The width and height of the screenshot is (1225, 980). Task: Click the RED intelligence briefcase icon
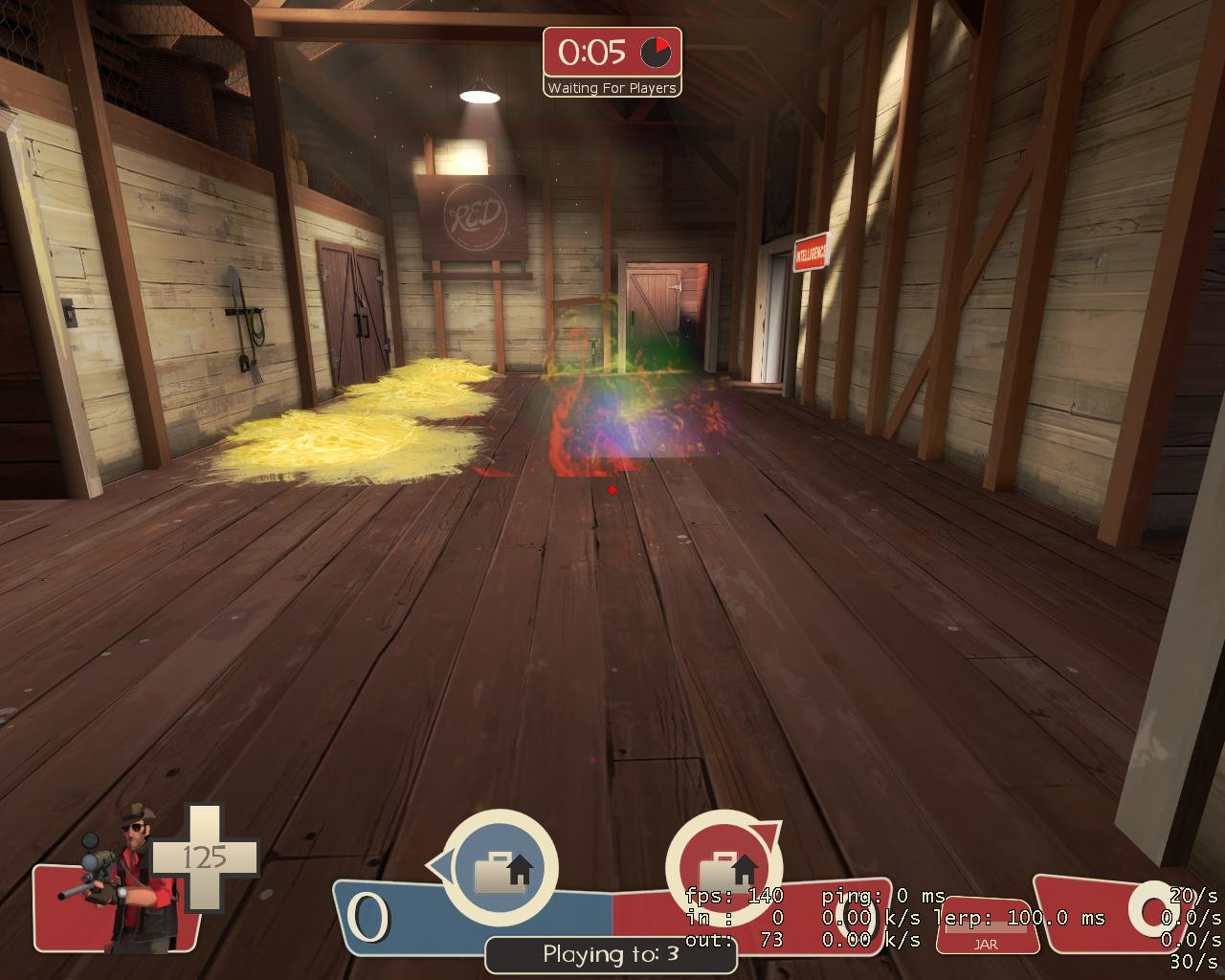727,871
